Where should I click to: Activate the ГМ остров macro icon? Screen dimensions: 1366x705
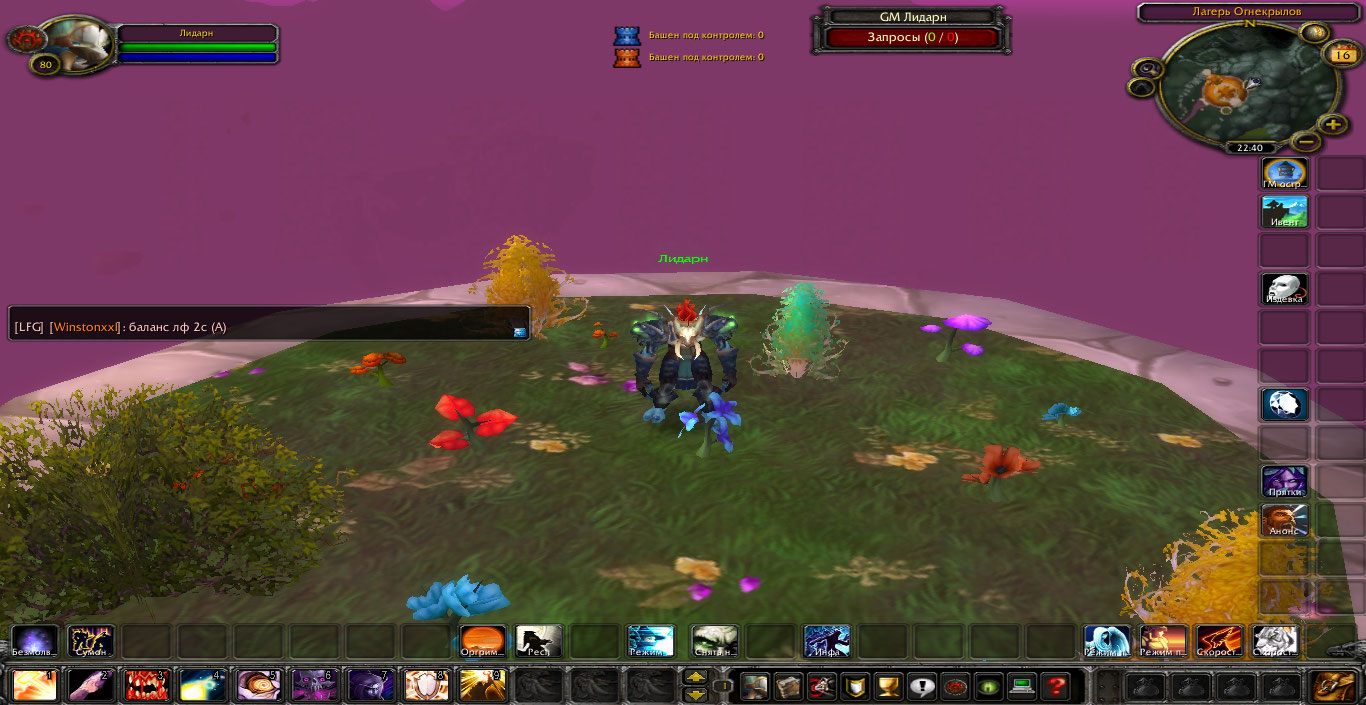[x=1284, y=173]
